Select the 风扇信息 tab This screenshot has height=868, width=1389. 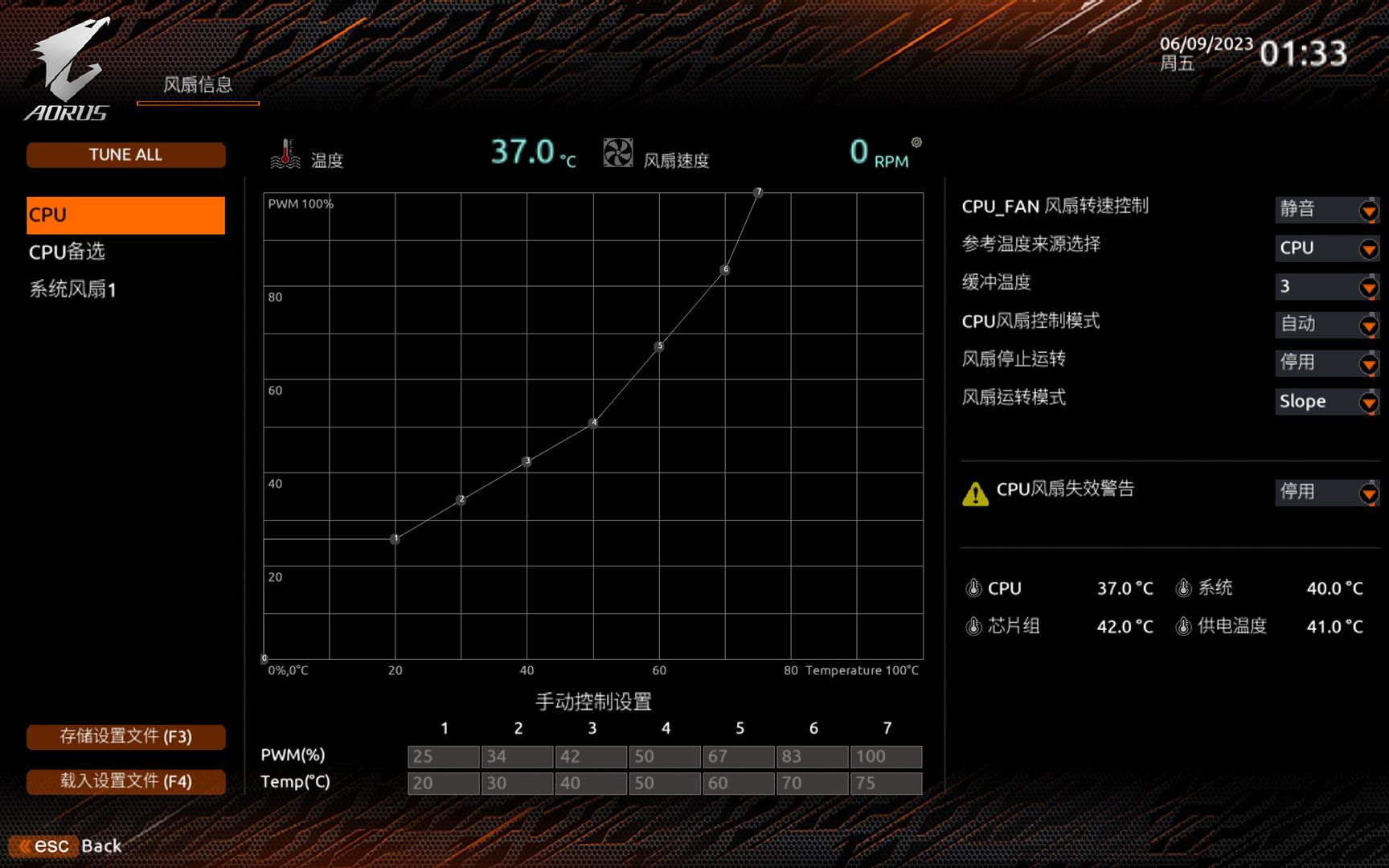coord(198,85)
